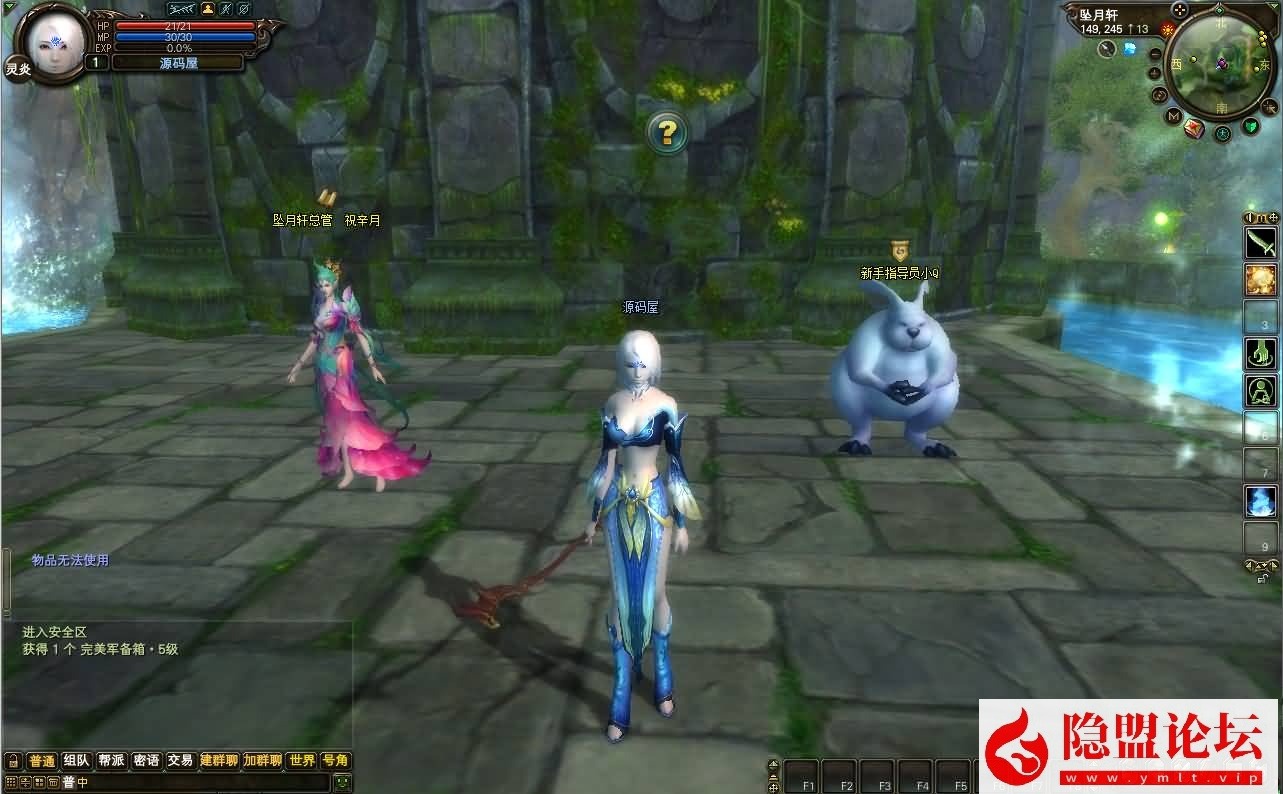Toggle the chat lock icon
Image resolution: width=1283 pixels, height=794 pixels.
13,760
